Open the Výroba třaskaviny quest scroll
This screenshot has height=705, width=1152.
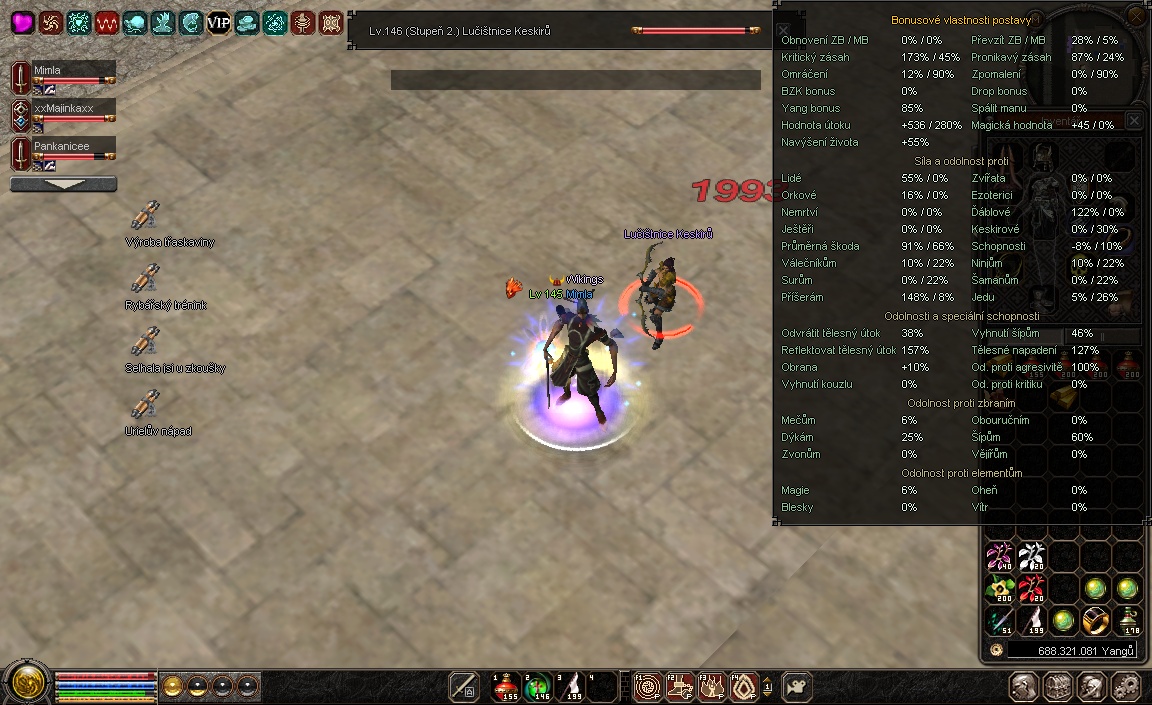[x=146, y=215]
